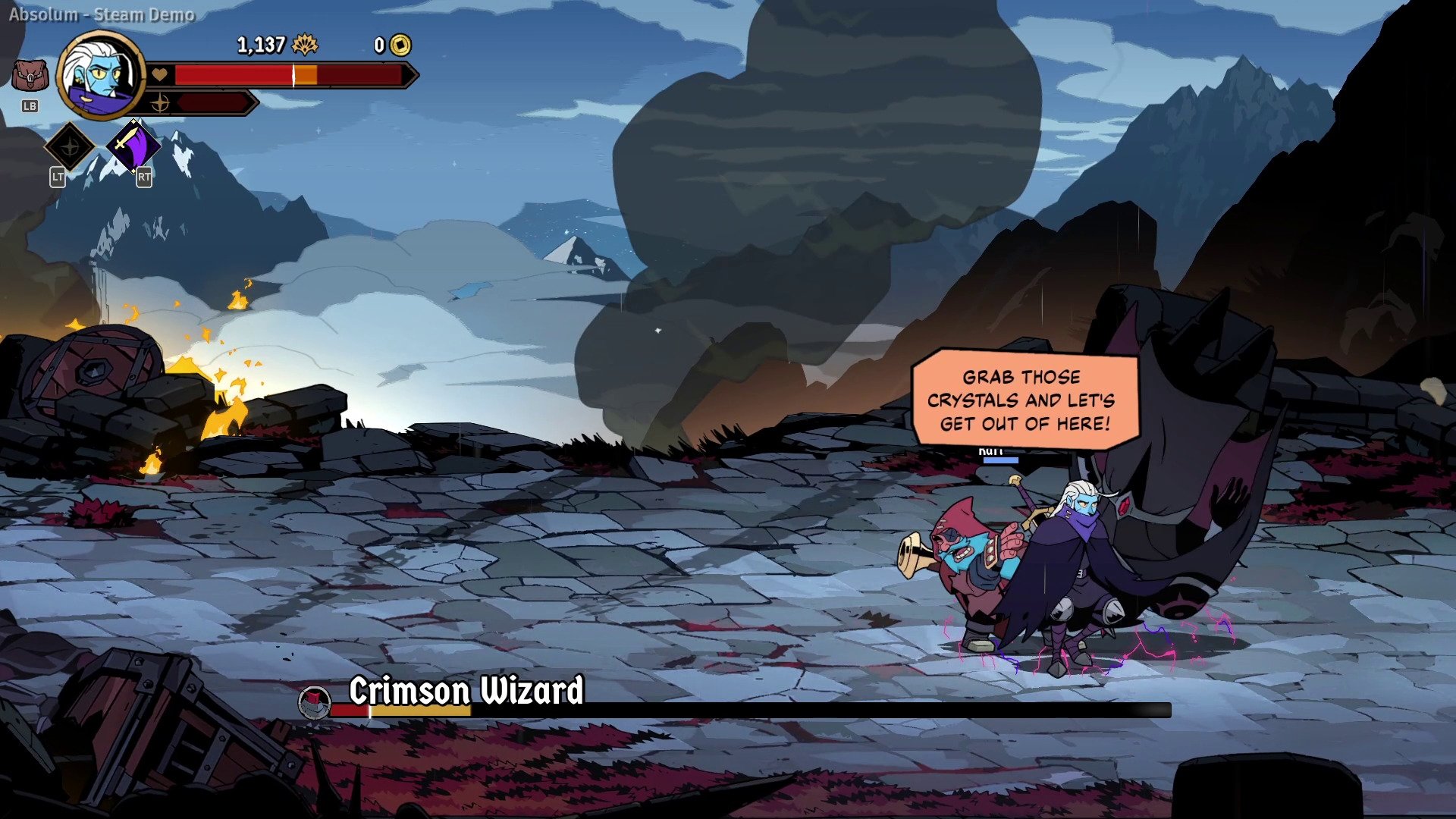Click the Crimson Wizard boss portrait icon
The height and width of the screenshot is (819, 1456).
tap(314, 702)
